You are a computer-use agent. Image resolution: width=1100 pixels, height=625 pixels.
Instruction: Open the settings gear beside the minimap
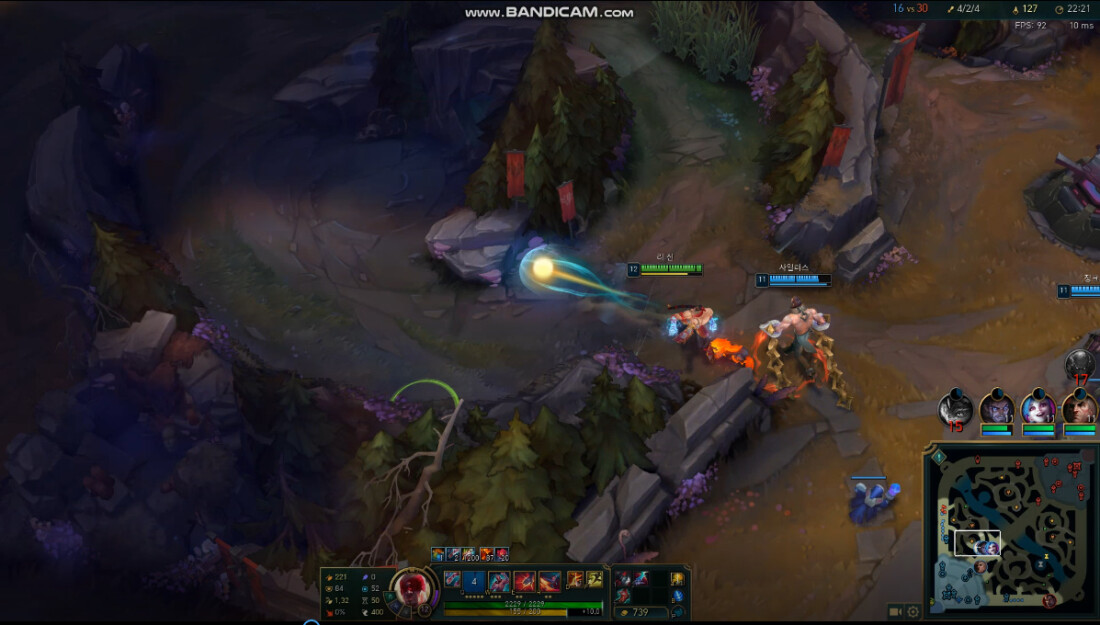point(913,612)
